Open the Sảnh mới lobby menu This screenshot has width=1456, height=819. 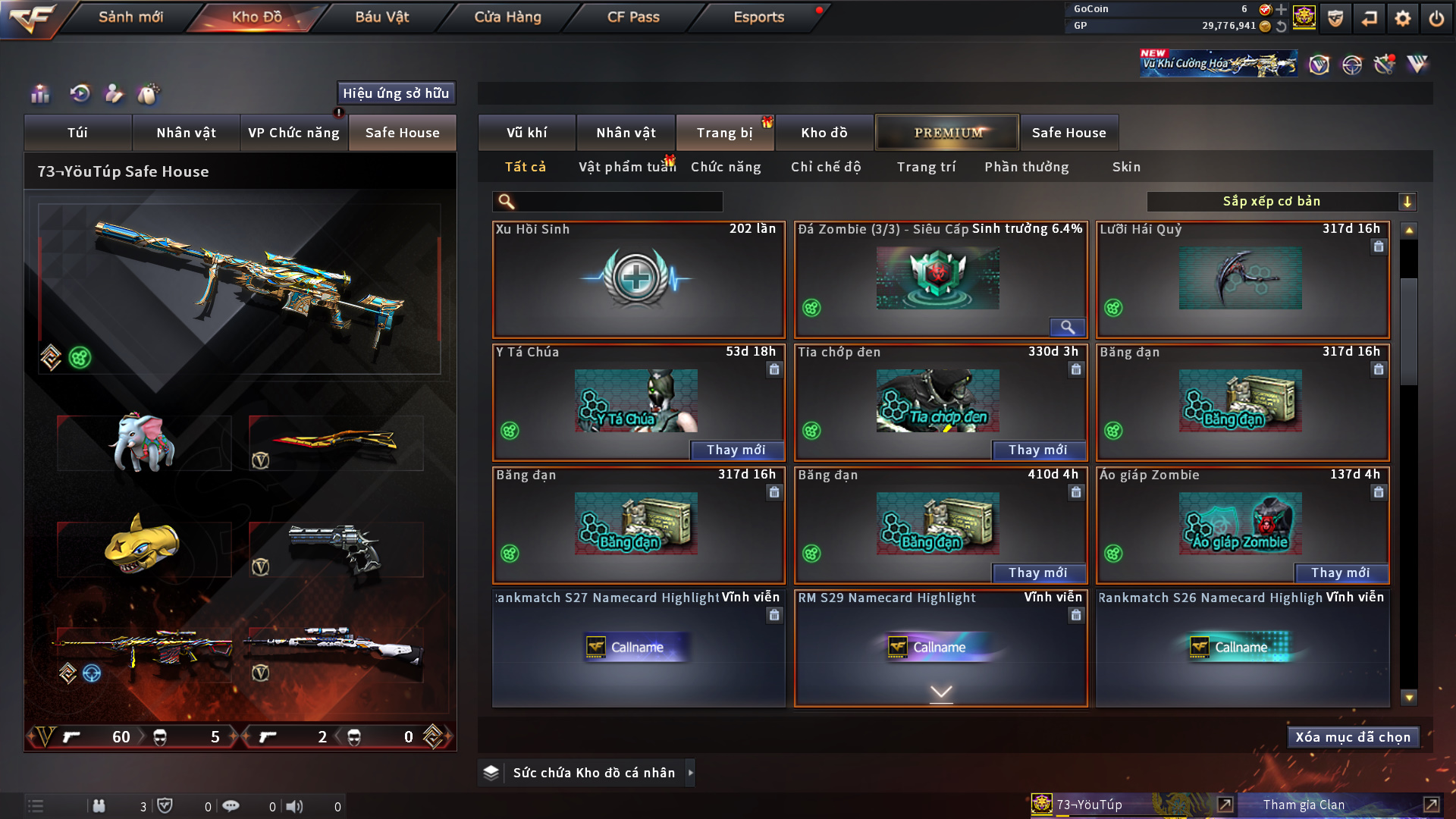click(130, 17)
